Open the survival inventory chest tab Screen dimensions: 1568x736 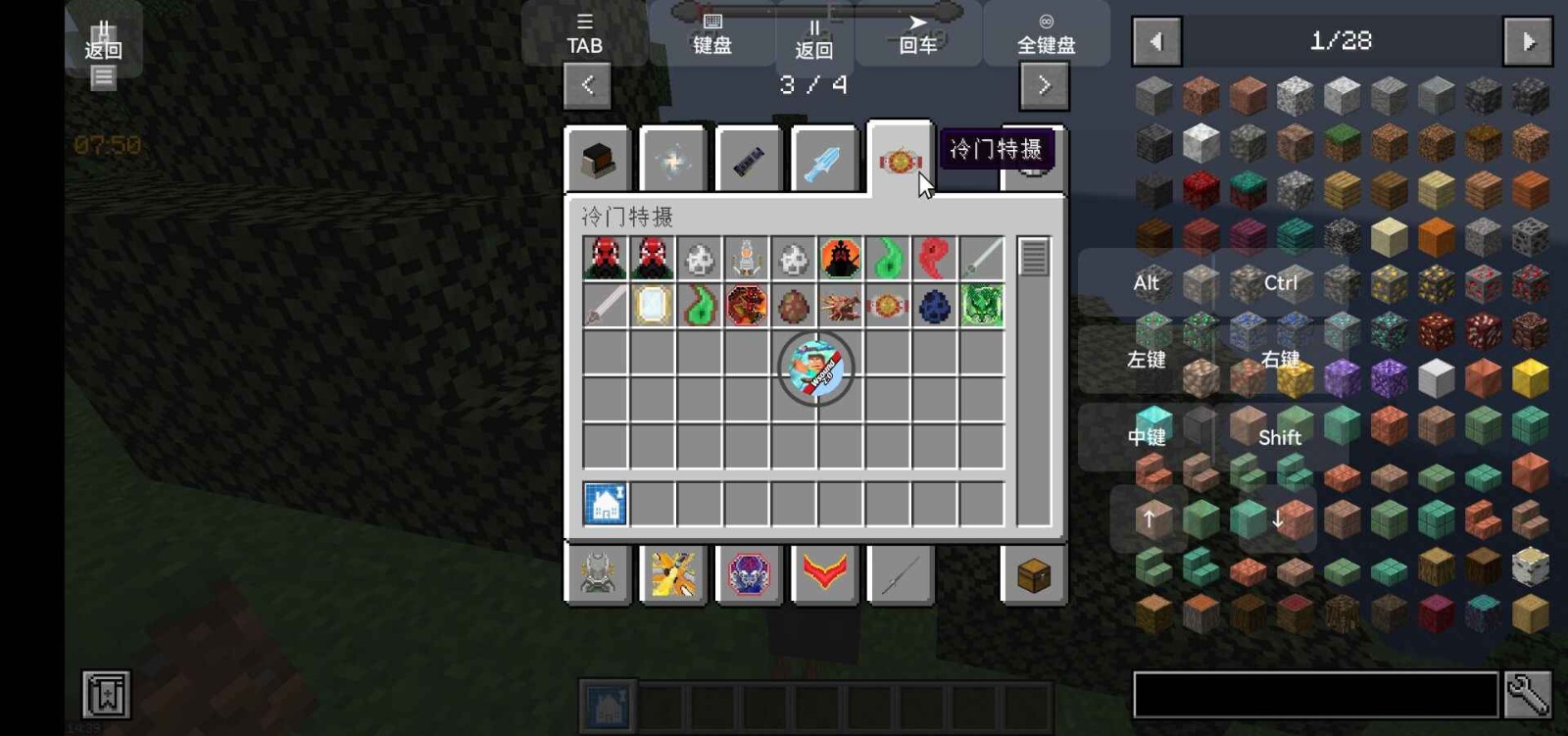tap(1034, 576)
